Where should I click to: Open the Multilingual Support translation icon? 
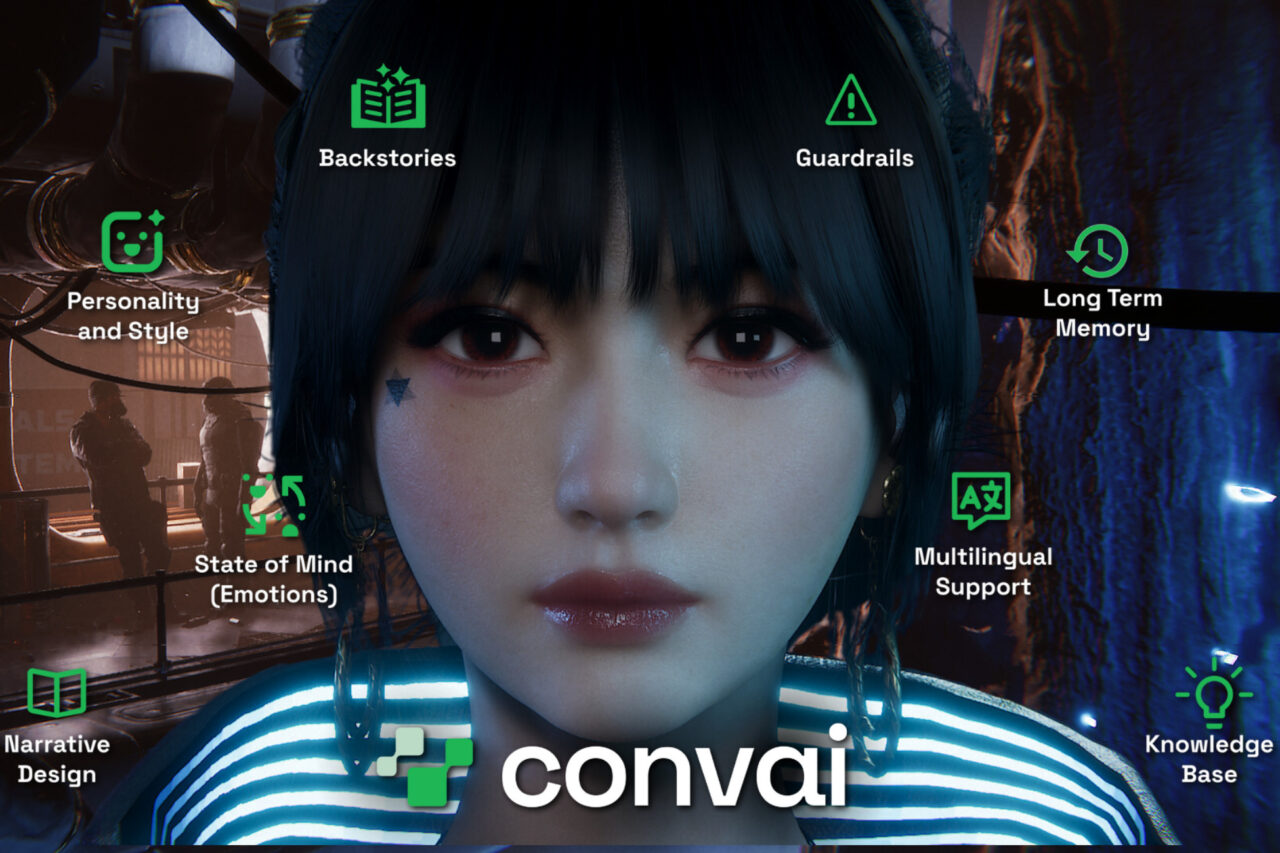[981, 500]
